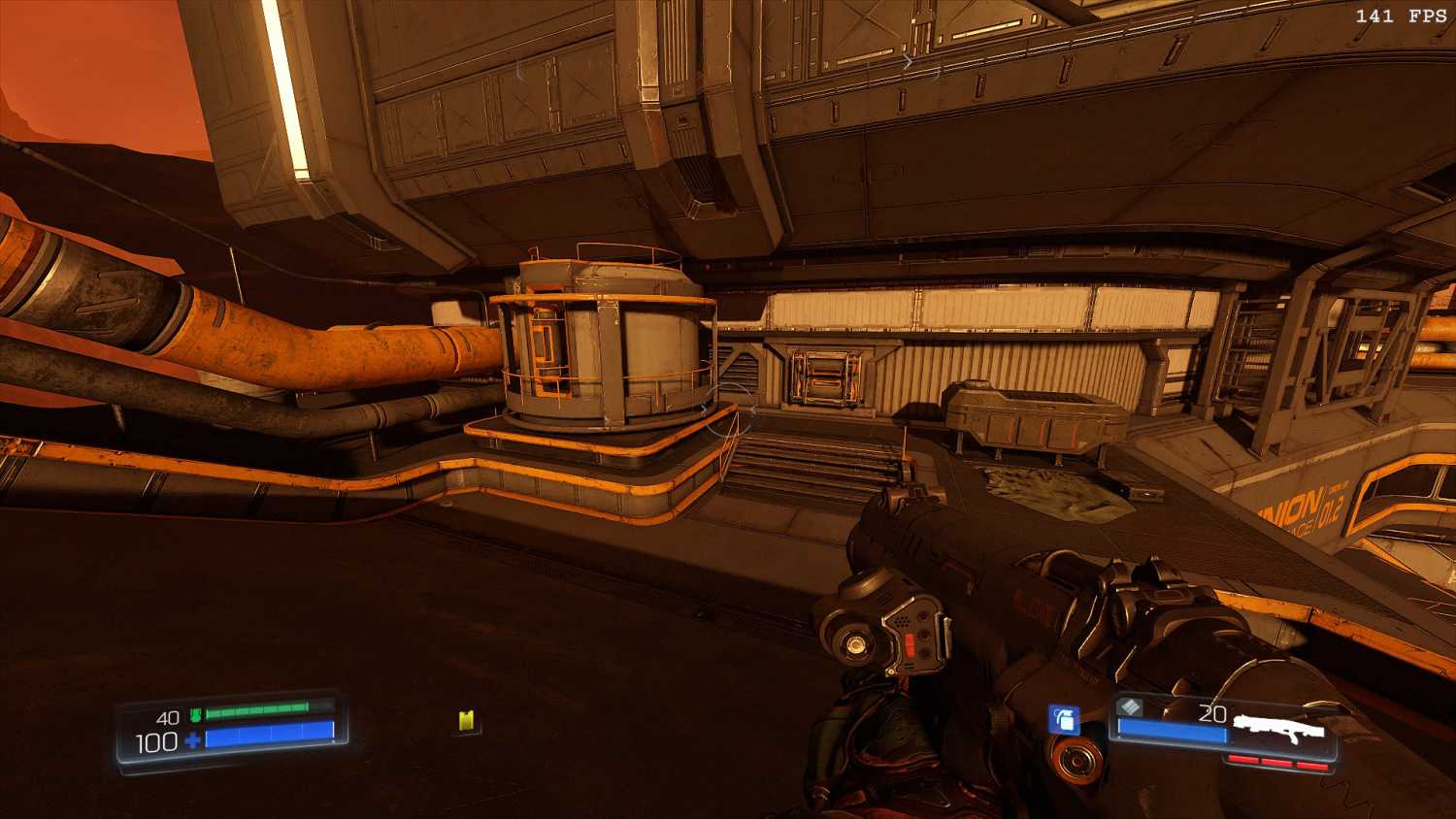Viewport: 1456px width, 819px height.
Task: Click the blue health cross icon
Action: tap(192, 741)
